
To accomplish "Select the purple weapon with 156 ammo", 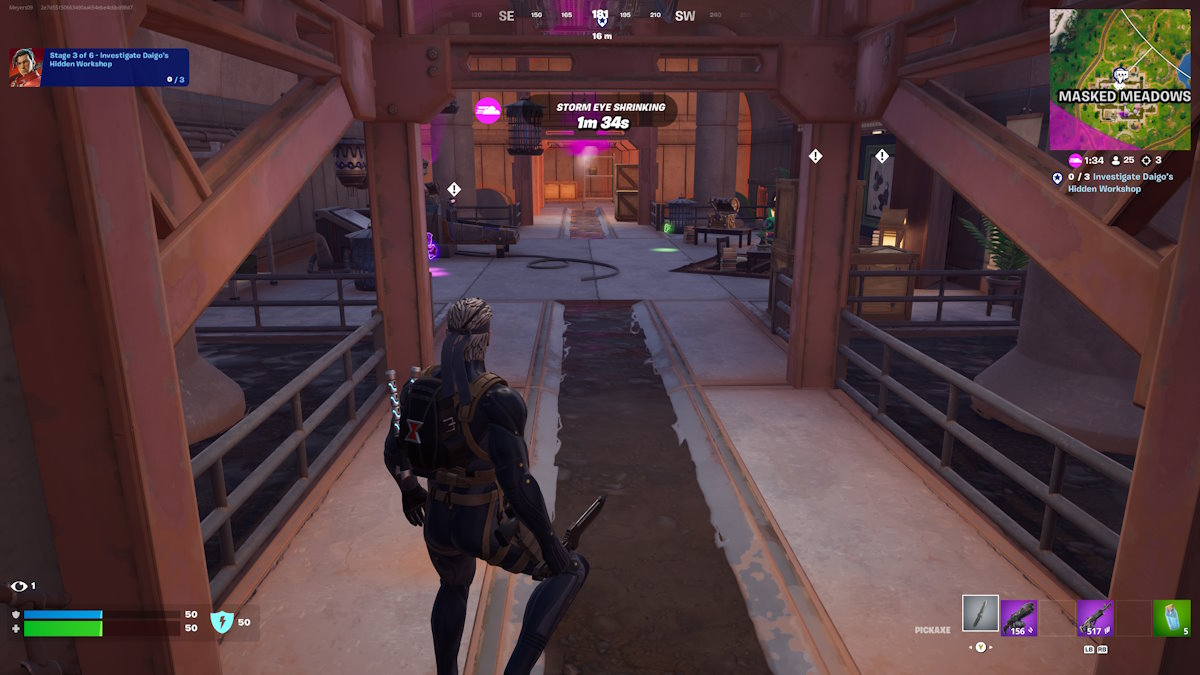I will click(x=1019, y=618).
